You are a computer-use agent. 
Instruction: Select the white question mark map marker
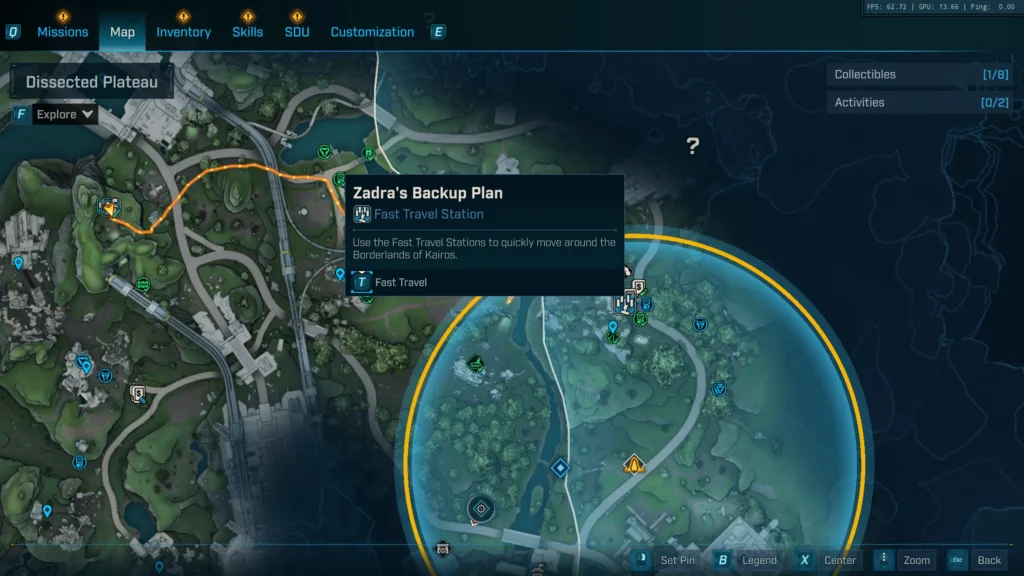pos(692,147)
